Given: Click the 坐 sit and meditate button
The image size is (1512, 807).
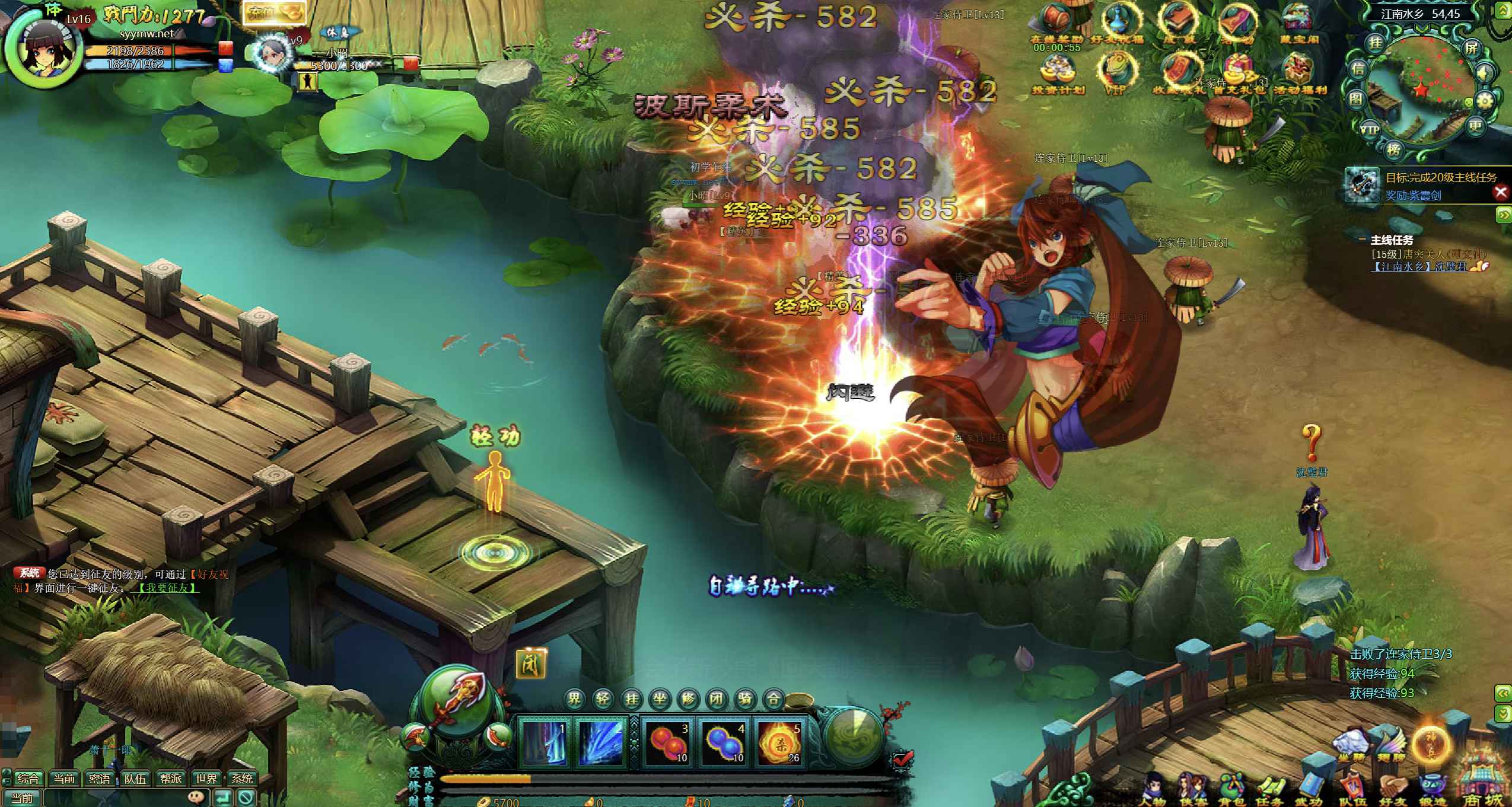Looking at the screenshot, I should pyautogui.click(x=660, y=700).
